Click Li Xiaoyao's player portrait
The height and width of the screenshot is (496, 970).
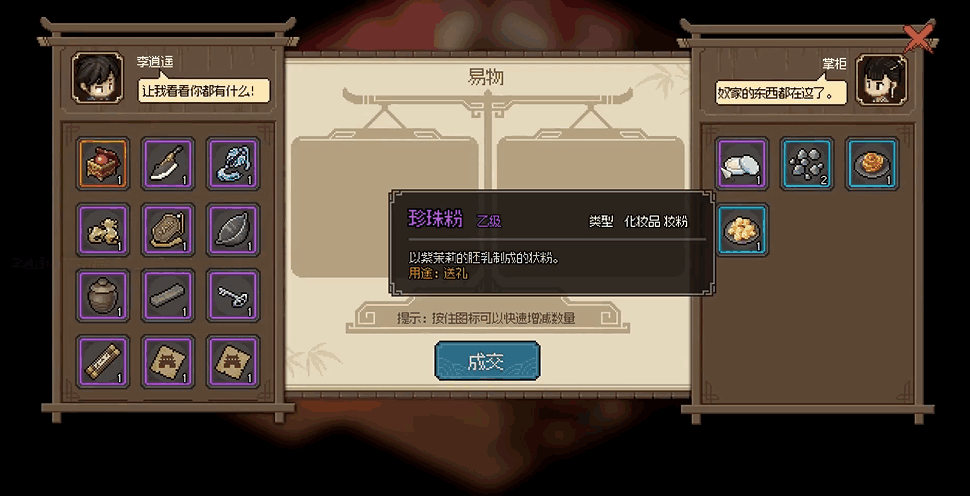(x=98, y=77)
